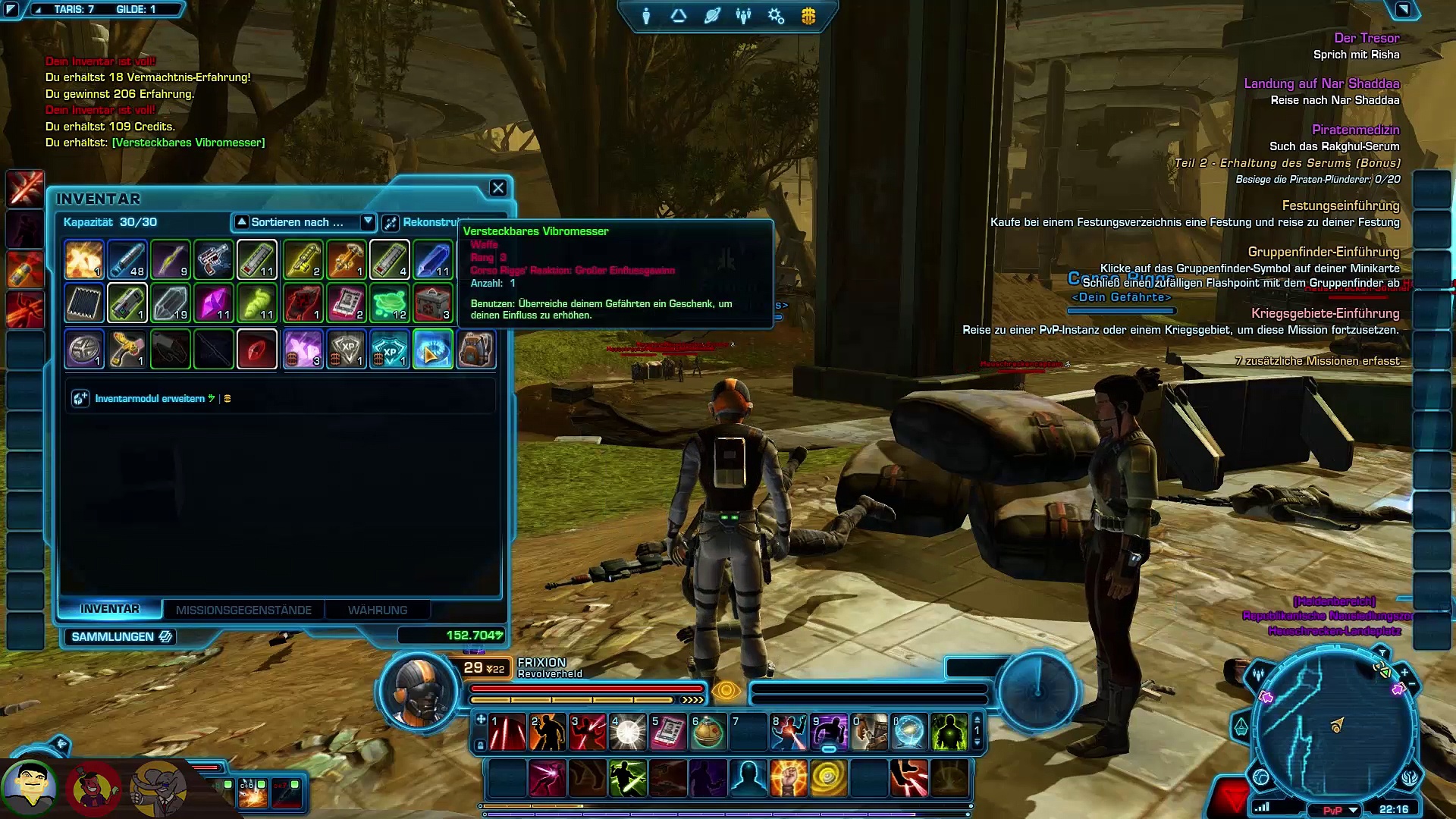The height and width of the screenshot is (819, 1456).
Task: Open the gear settings menu icon
Action: tap(776, 16)
